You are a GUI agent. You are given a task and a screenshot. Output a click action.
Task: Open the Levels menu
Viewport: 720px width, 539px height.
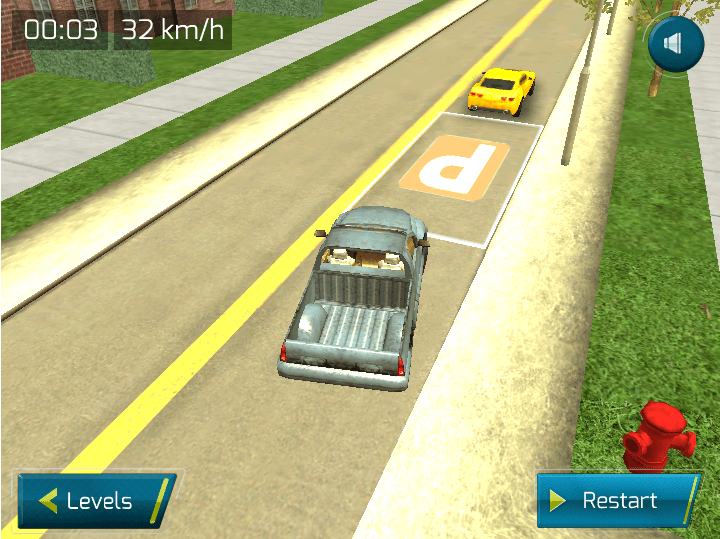point(95,500)
